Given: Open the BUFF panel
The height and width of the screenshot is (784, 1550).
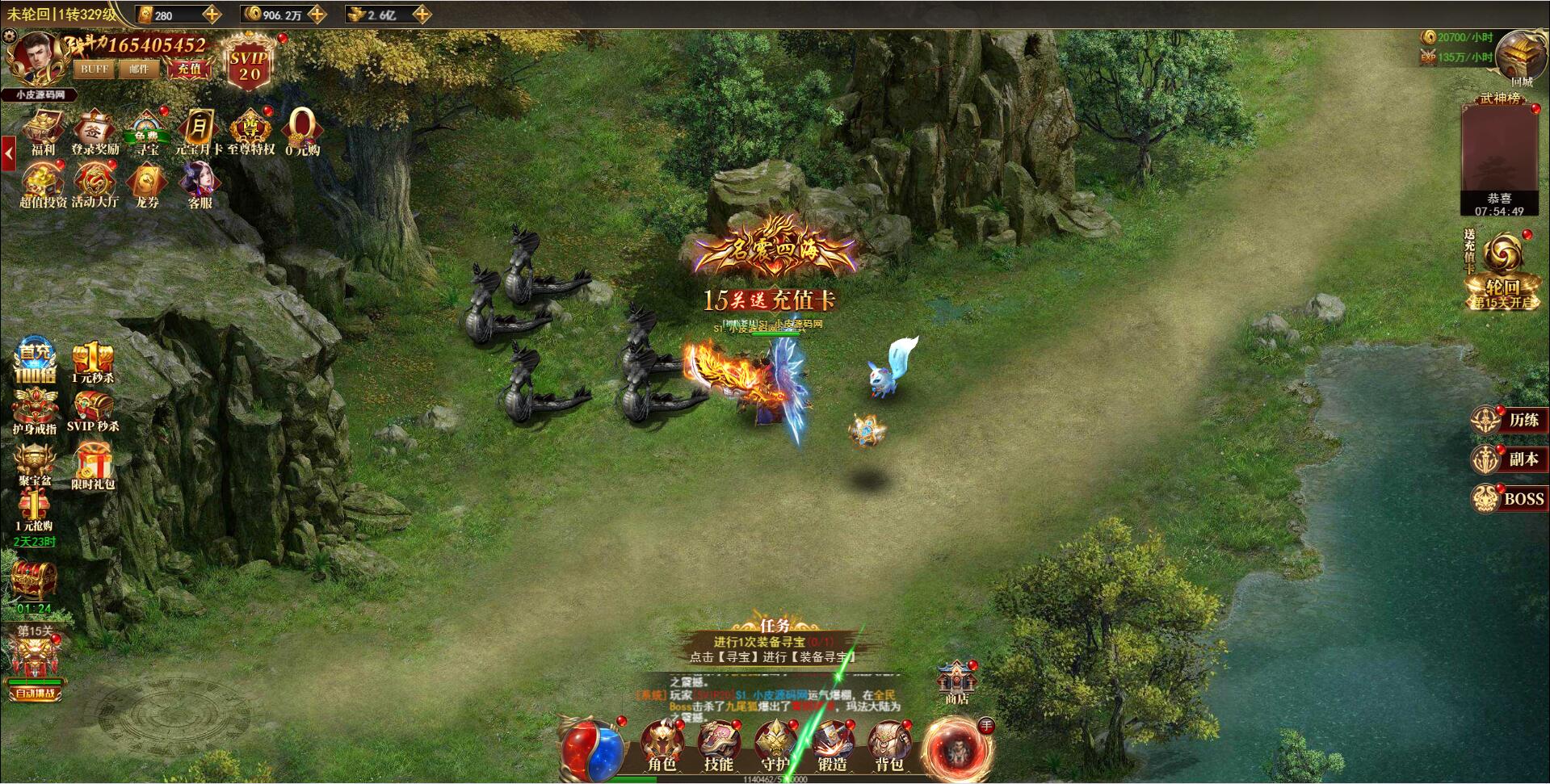Looking at the screenshot, I should click(94, 69).
